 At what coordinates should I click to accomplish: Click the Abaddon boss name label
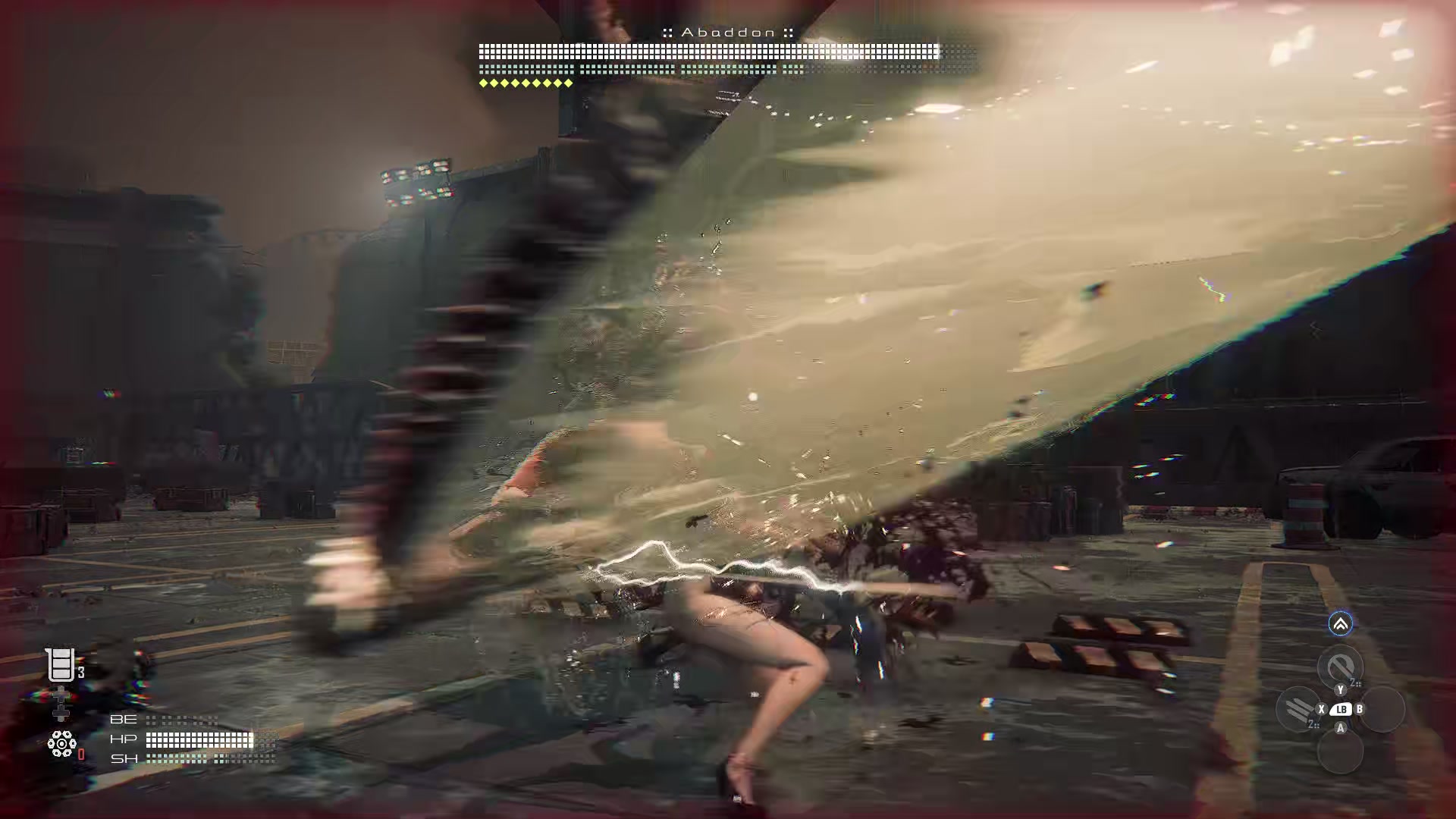pyautogui.click(x=728, y=33)
